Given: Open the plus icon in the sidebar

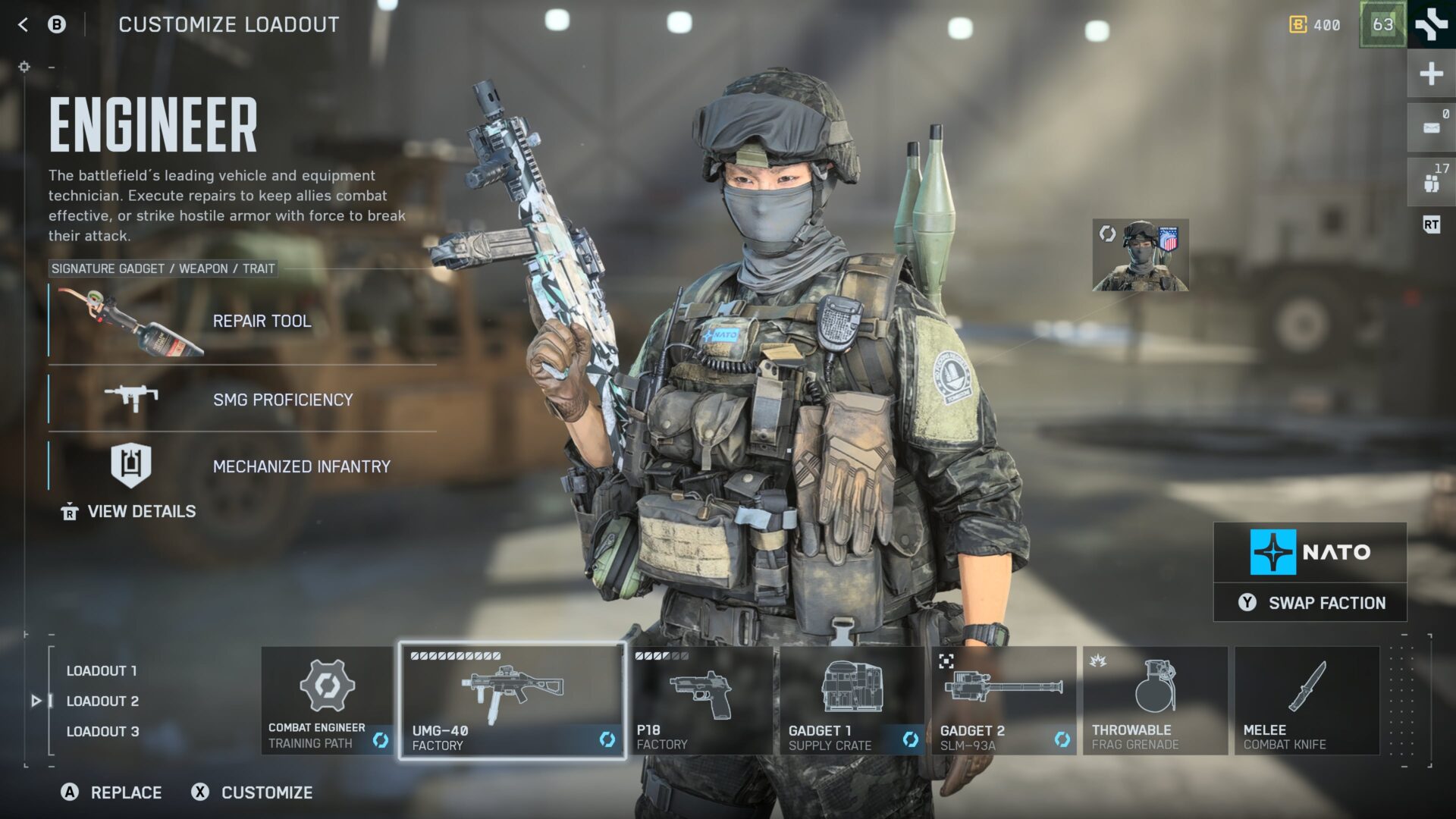Looking at the screenshot, I should (1431, 74).
